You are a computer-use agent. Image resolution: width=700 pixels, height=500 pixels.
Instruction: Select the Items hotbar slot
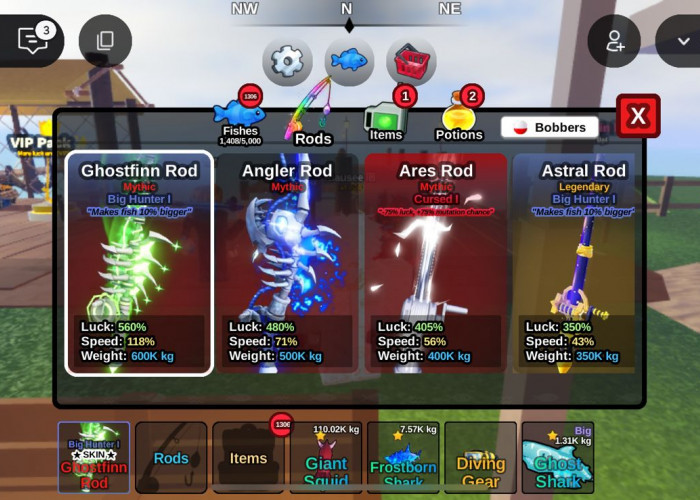pyautogui.click(x=248, y=458)
